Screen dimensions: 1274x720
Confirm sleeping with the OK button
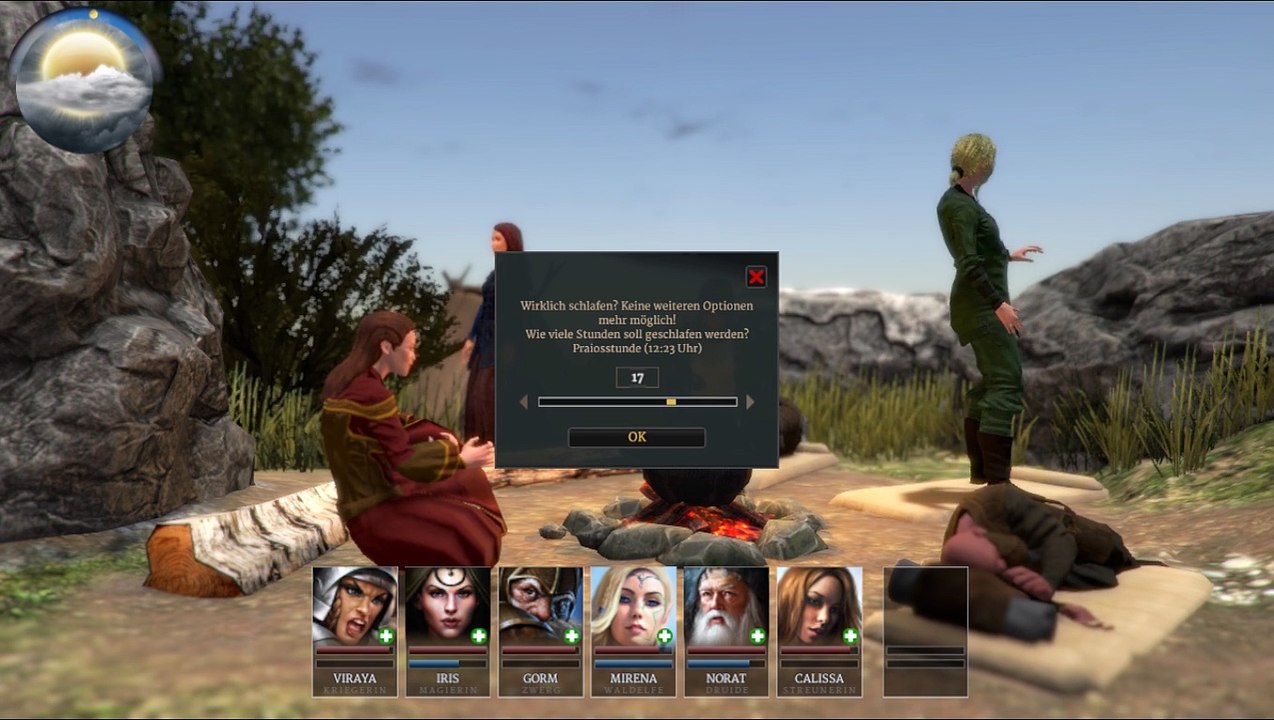[x=637, y=437]
